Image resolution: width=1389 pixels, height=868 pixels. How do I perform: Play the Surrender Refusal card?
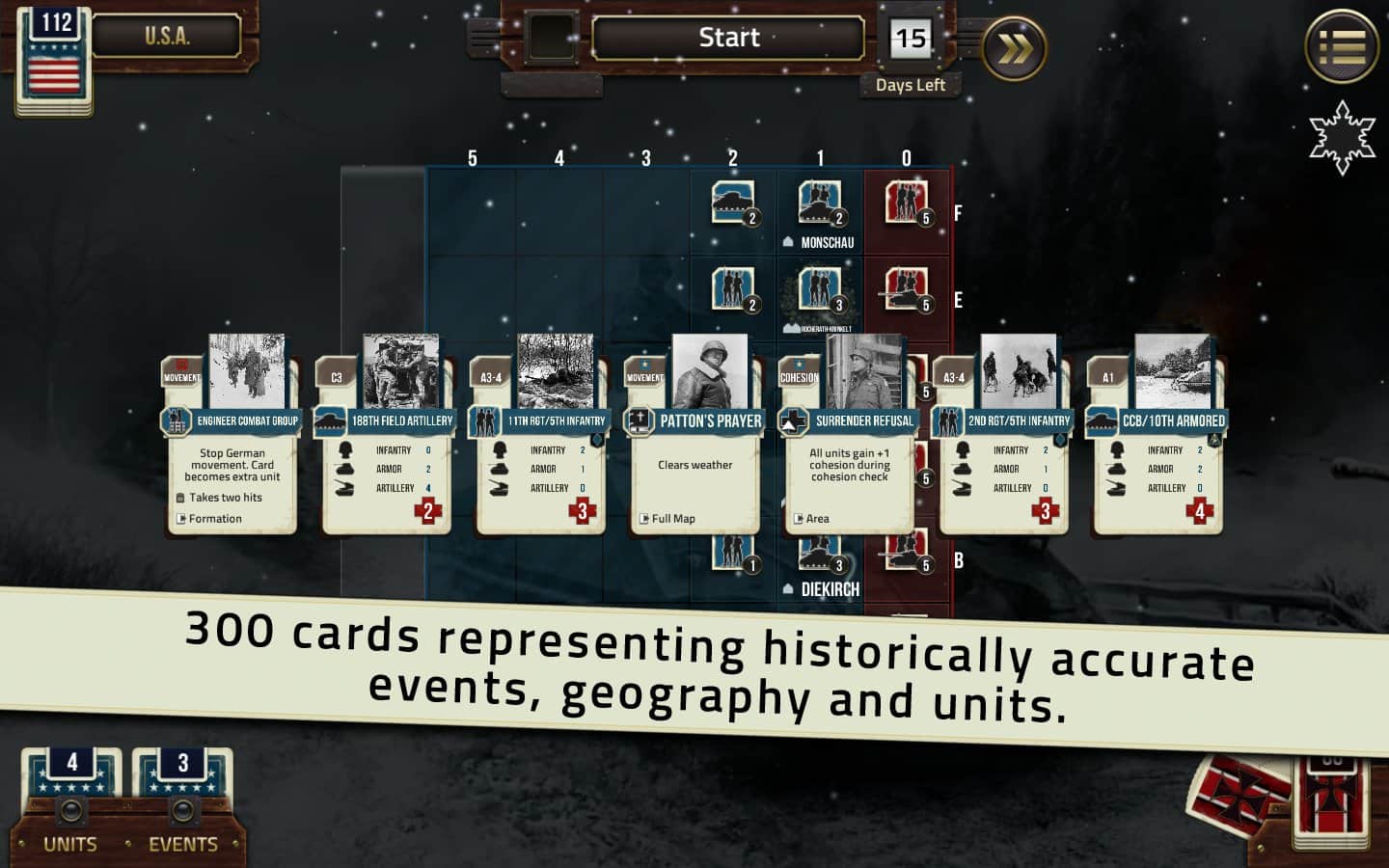point(849,453)
